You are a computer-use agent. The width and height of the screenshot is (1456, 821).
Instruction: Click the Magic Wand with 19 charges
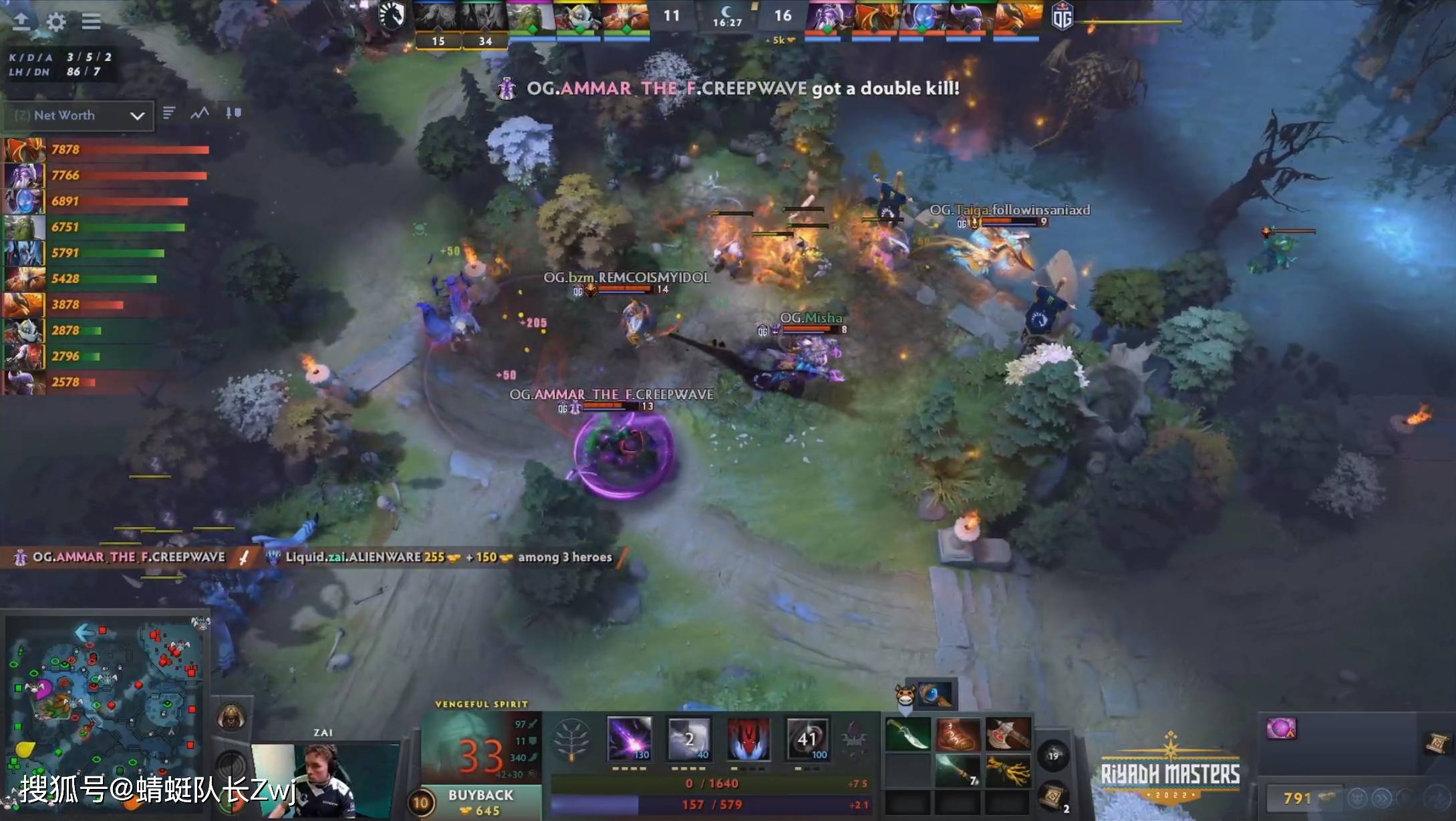coord(1054,756)
